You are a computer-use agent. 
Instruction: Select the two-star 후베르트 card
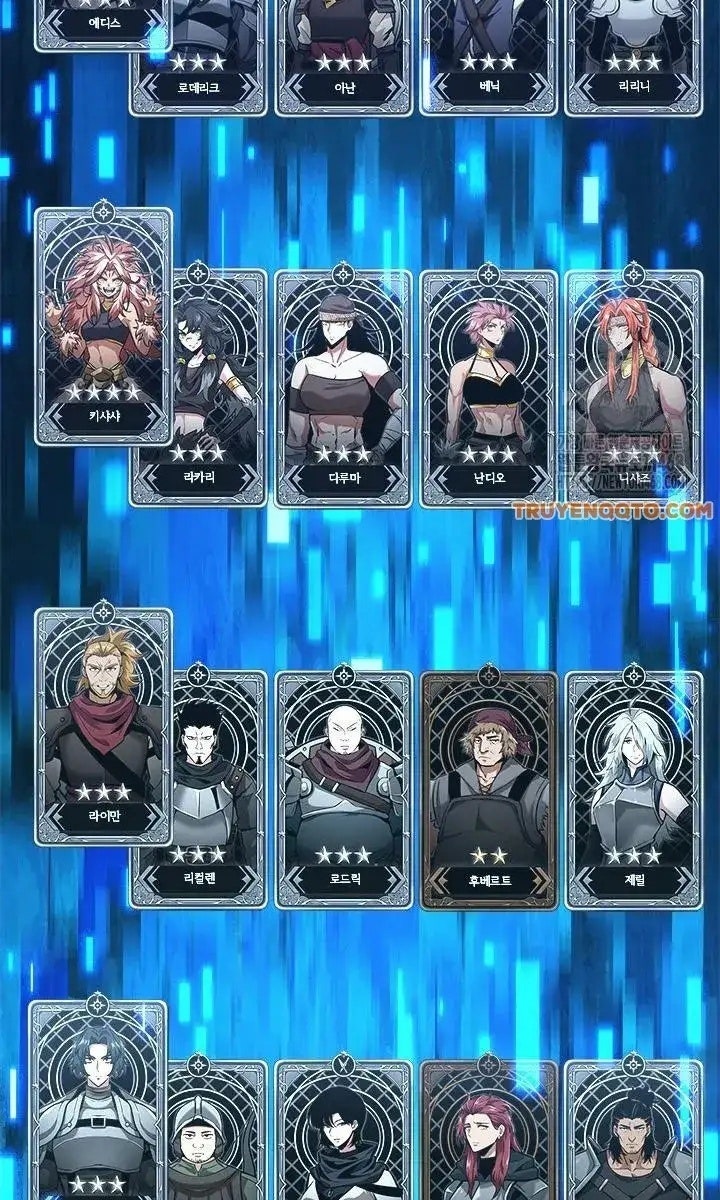[488, 788]
